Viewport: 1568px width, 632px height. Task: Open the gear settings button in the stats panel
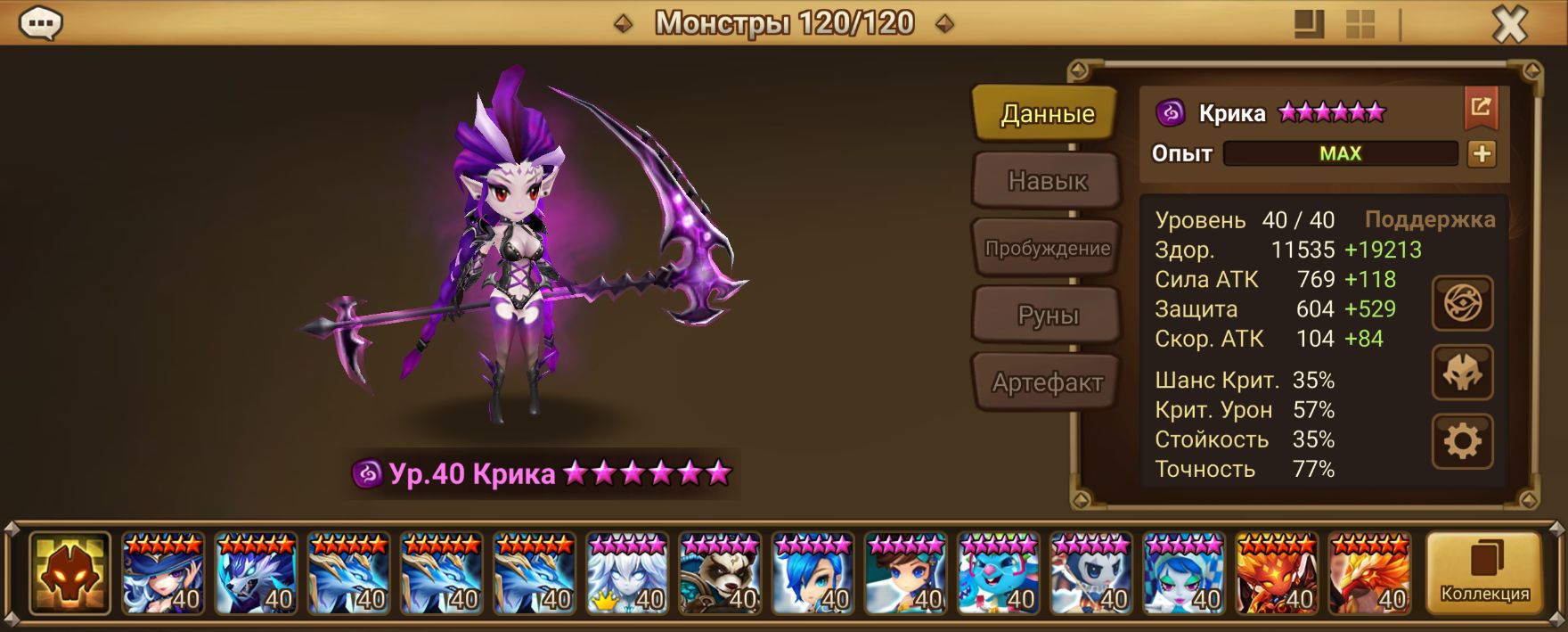point(1462,441)
